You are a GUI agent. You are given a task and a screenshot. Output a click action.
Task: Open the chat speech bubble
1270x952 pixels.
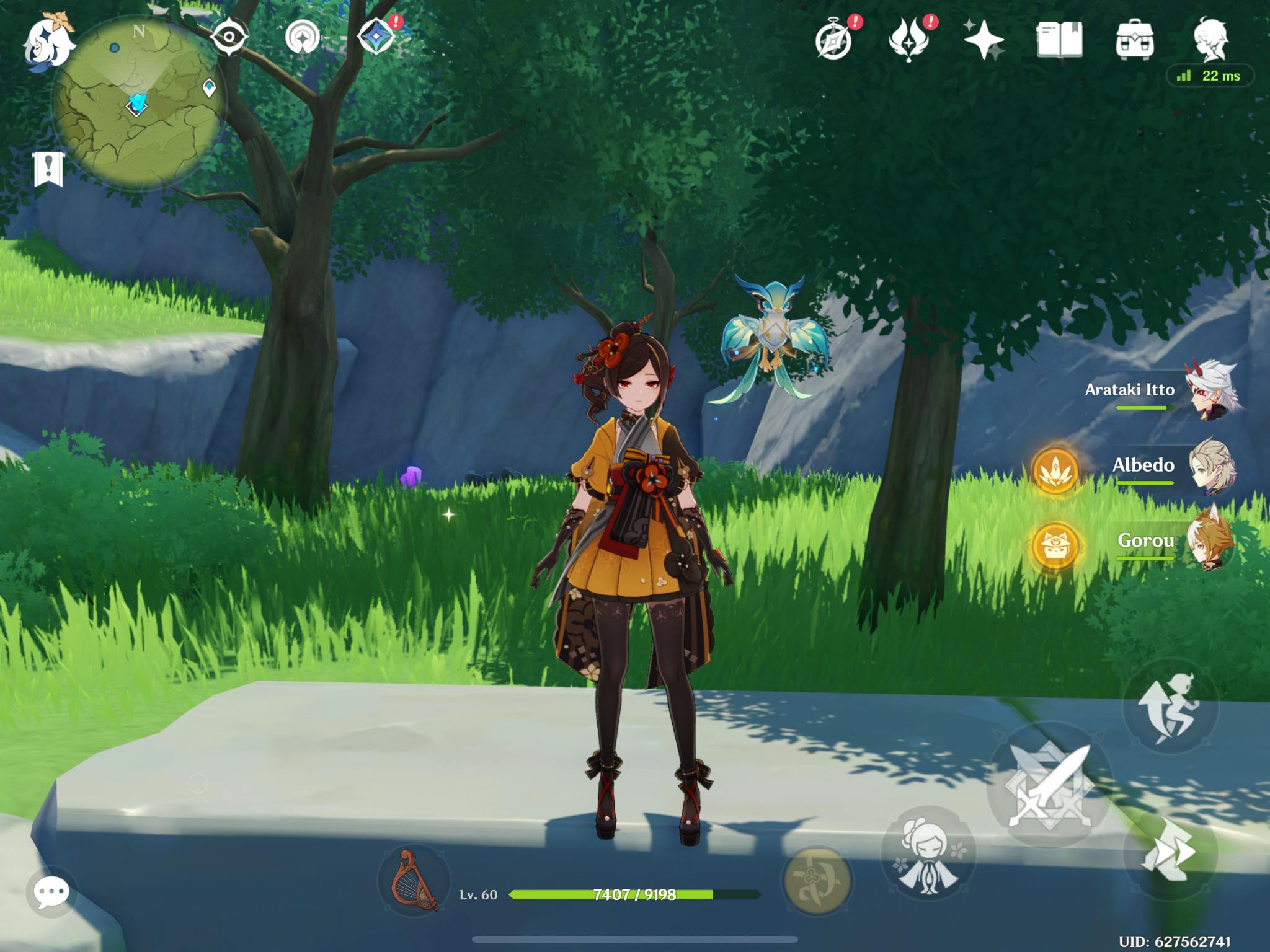[x=51, y=892]
